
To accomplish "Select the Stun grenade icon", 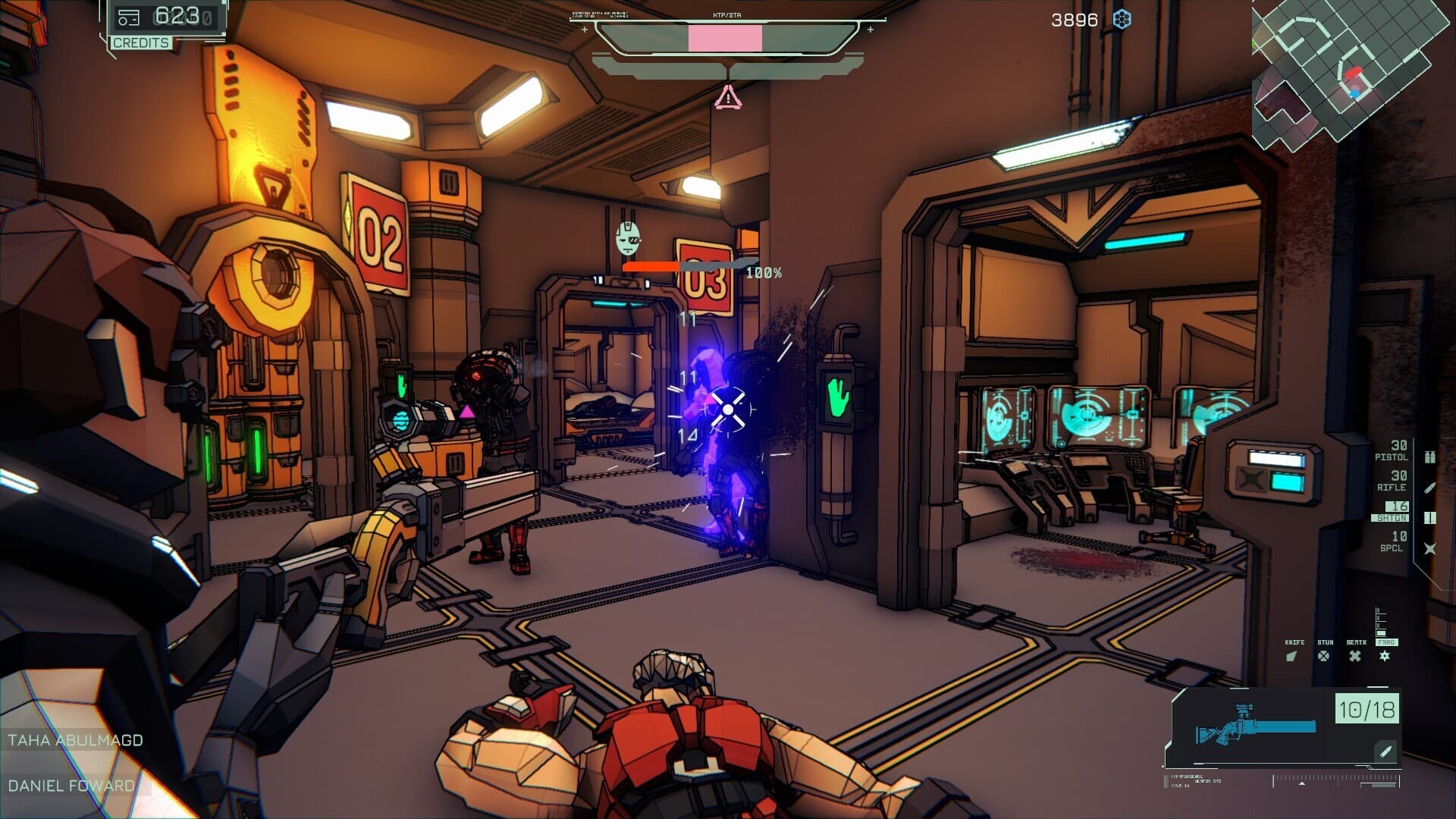I will [1323, 656].
